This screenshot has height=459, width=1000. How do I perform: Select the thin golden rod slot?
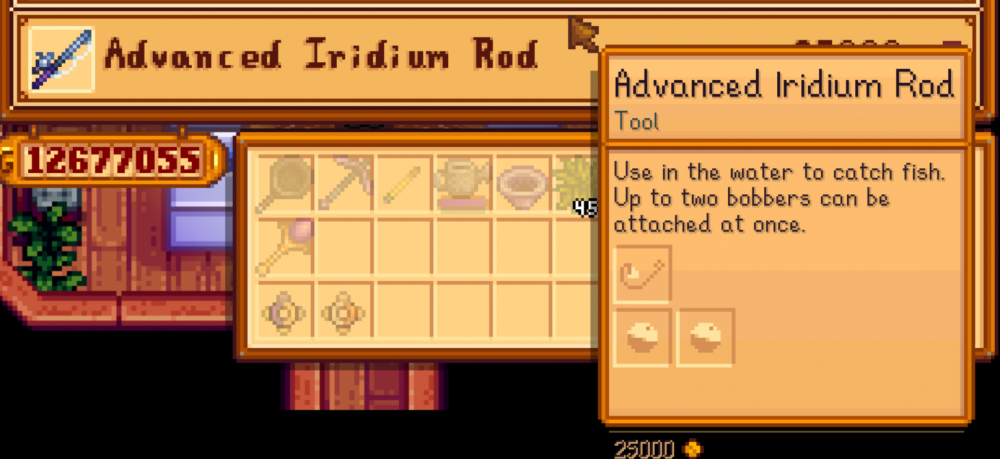(x=404, y=185)
